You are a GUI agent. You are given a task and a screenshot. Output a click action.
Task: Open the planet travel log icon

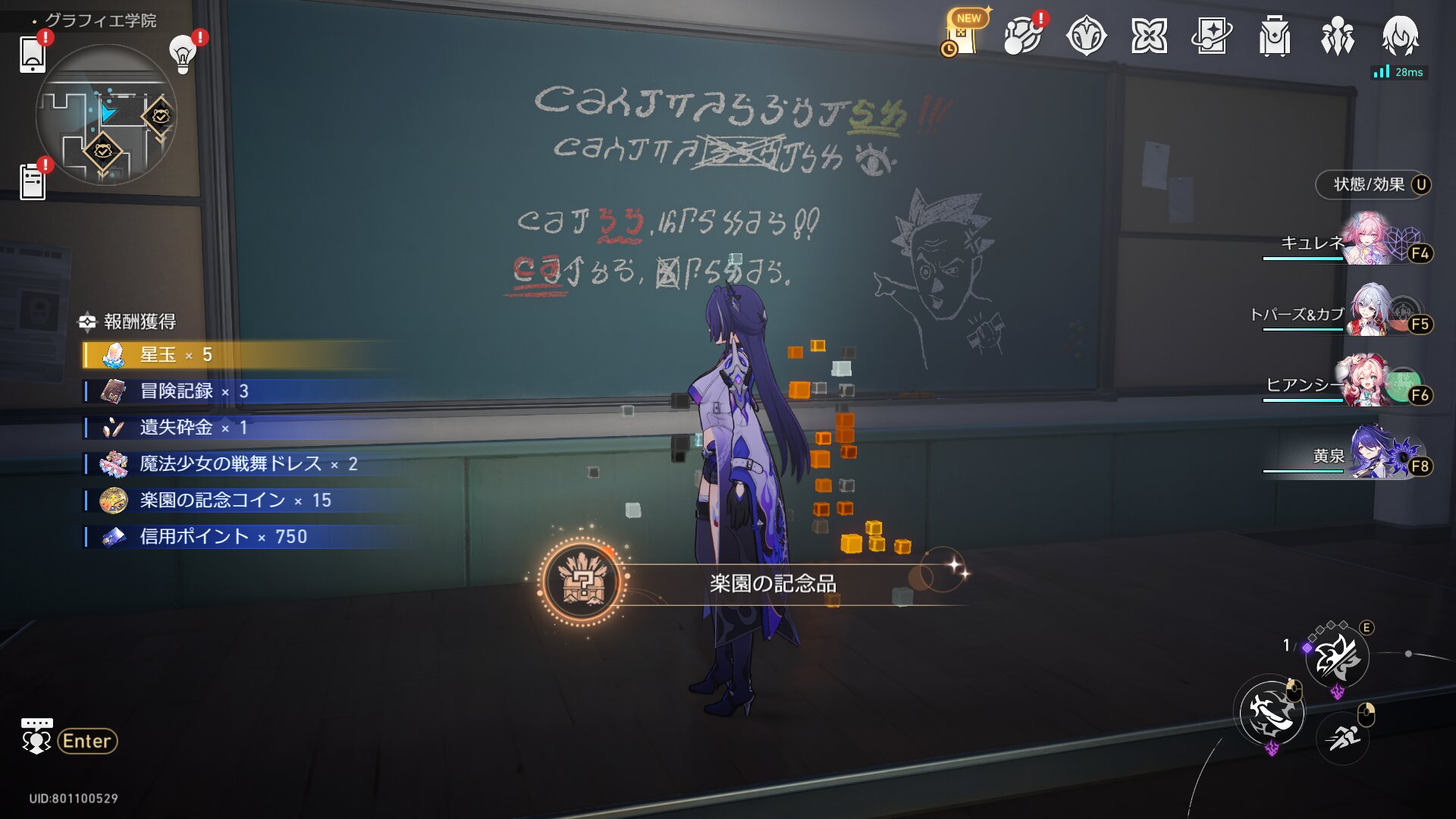tap(1022, 36)
